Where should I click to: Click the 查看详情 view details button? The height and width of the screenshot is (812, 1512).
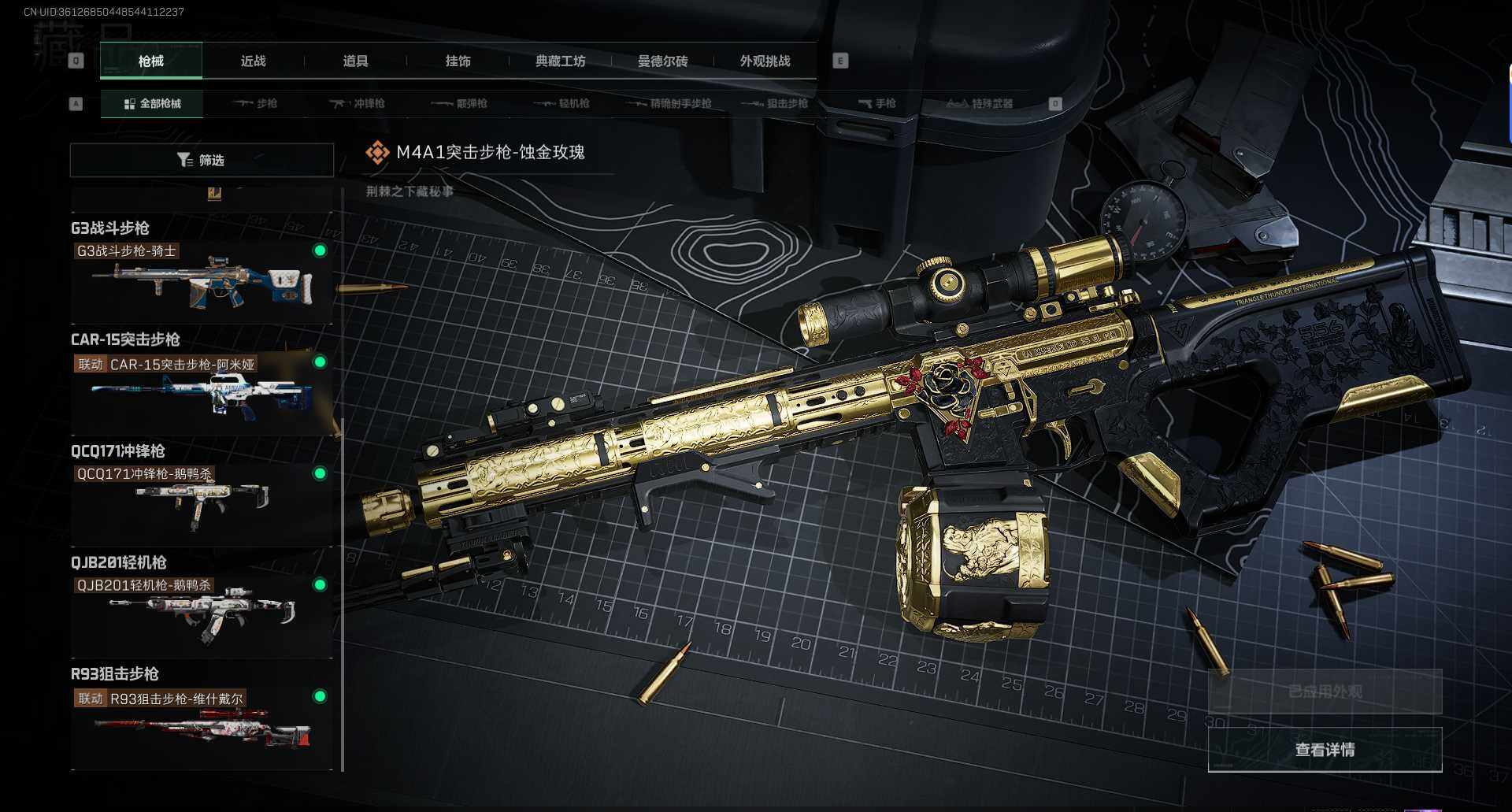[1325, 750]
